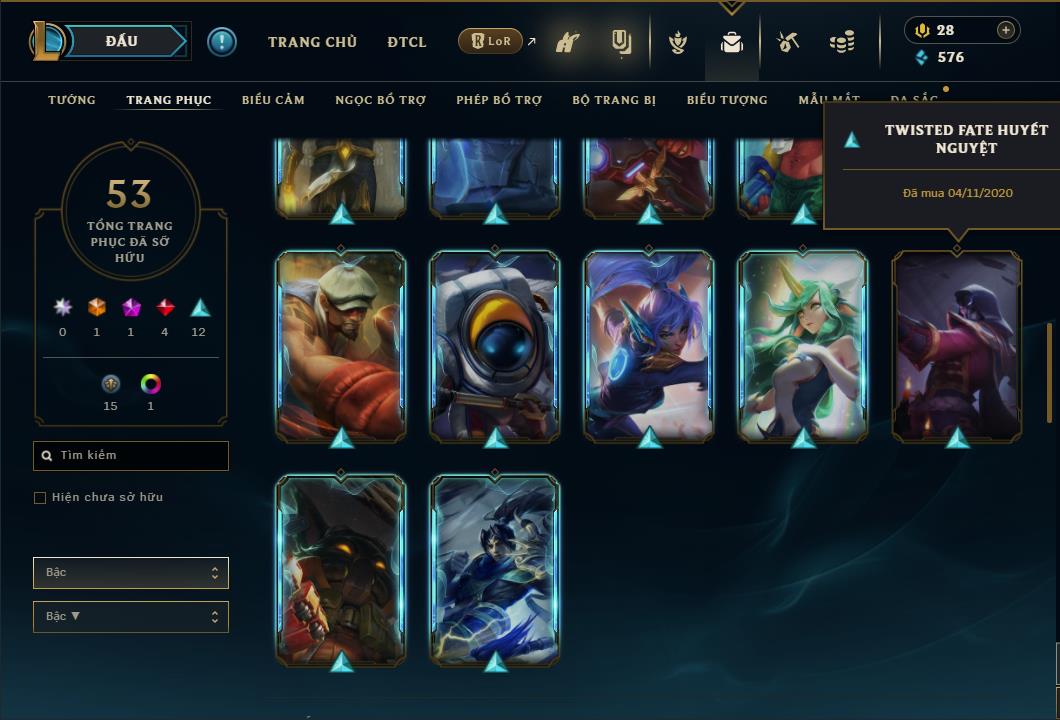Select the Twisted Fate Huyết Nguyệt skin card
The width and height of the screenshot is (1060, 720).
[957, 345]
